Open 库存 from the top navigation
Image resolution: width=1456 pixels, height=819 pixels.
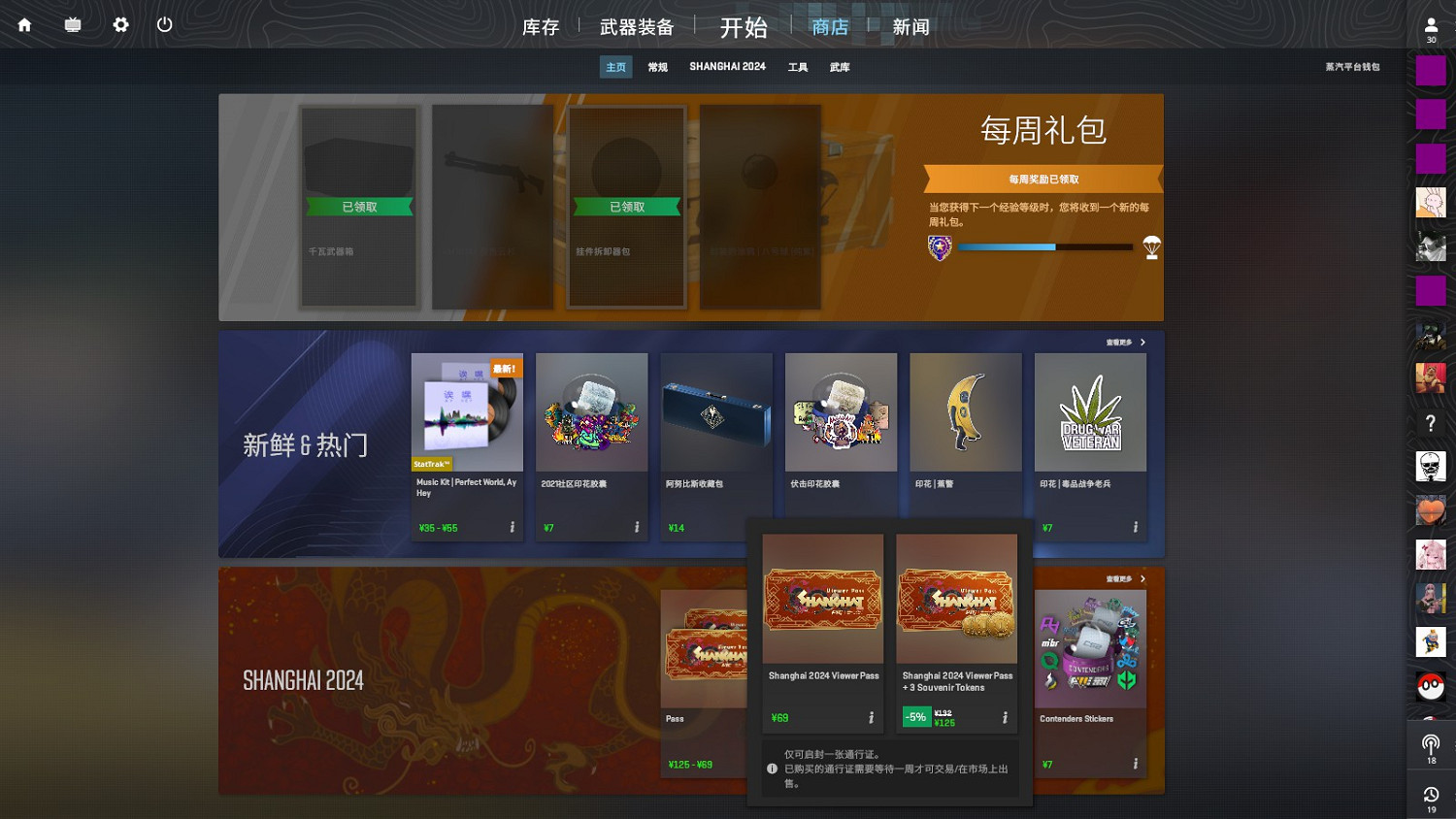[541, 27]
